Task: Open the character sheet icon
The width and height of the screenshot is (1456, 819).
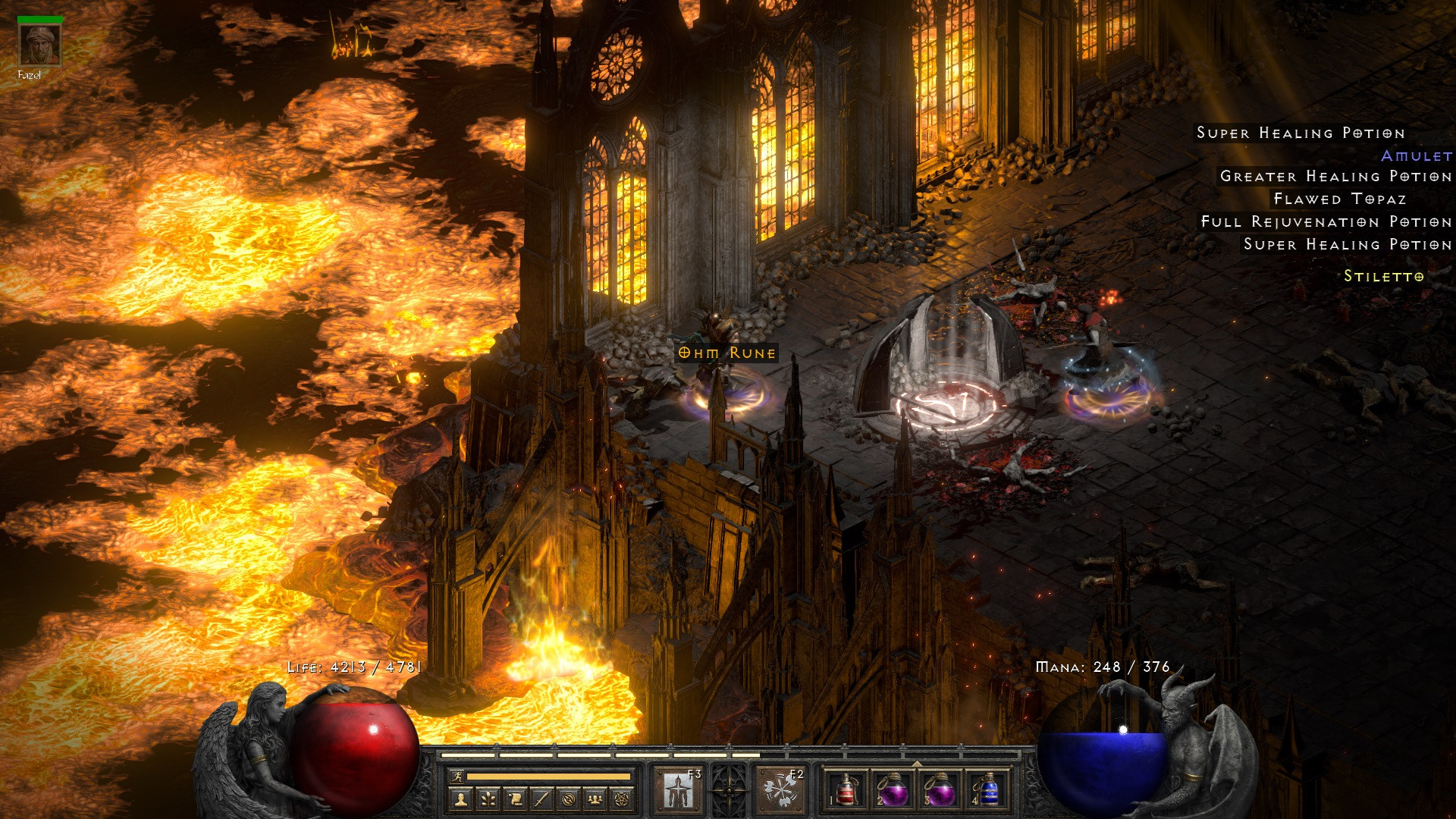Action: tap(462, 799)
